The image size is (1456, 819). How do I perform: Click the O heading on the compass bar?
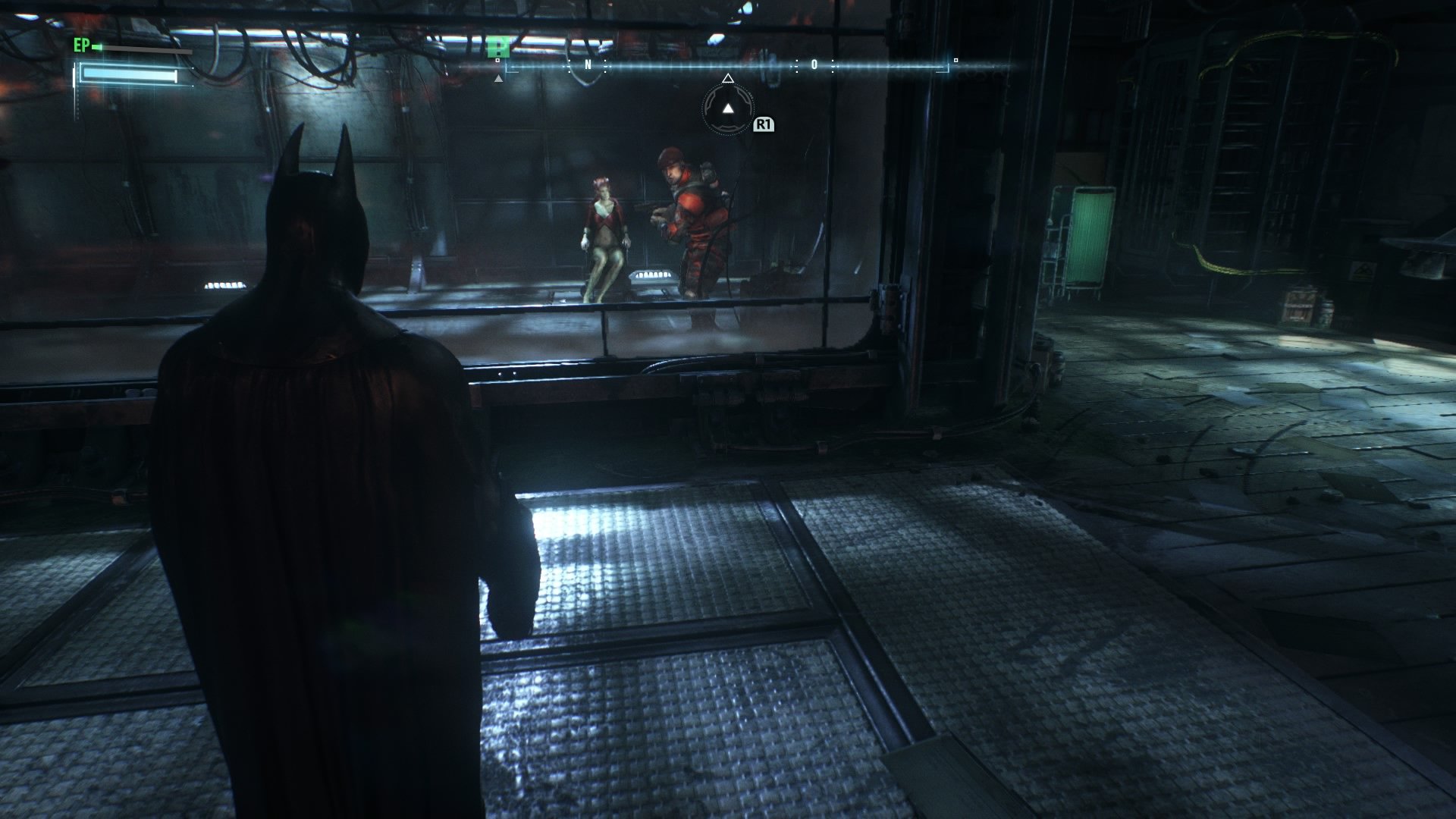814,65
